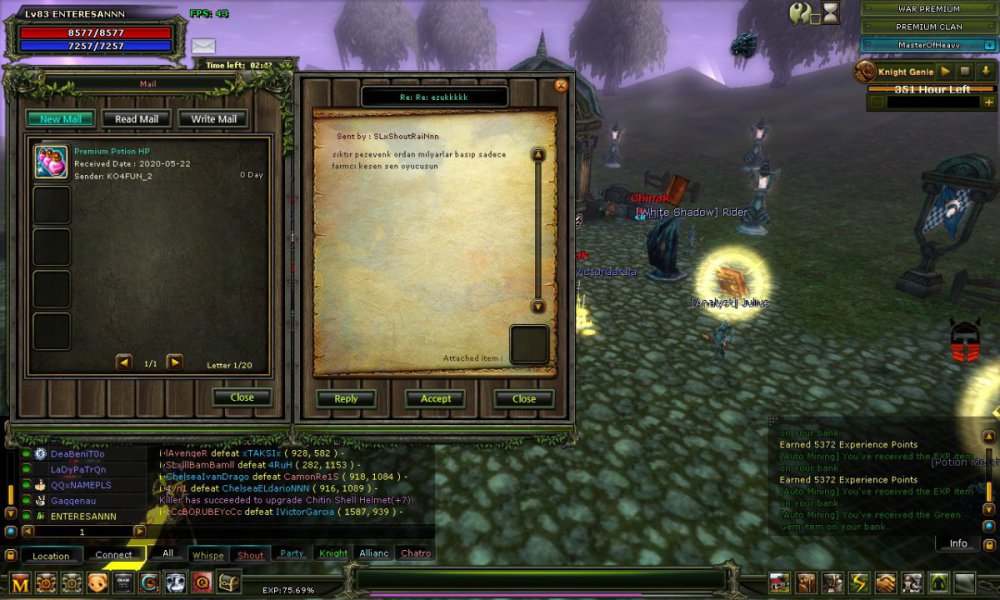Close the Mail window with Close button
Image resolution: width=1000 pixels, height=600 pixels.
[242, 397]
